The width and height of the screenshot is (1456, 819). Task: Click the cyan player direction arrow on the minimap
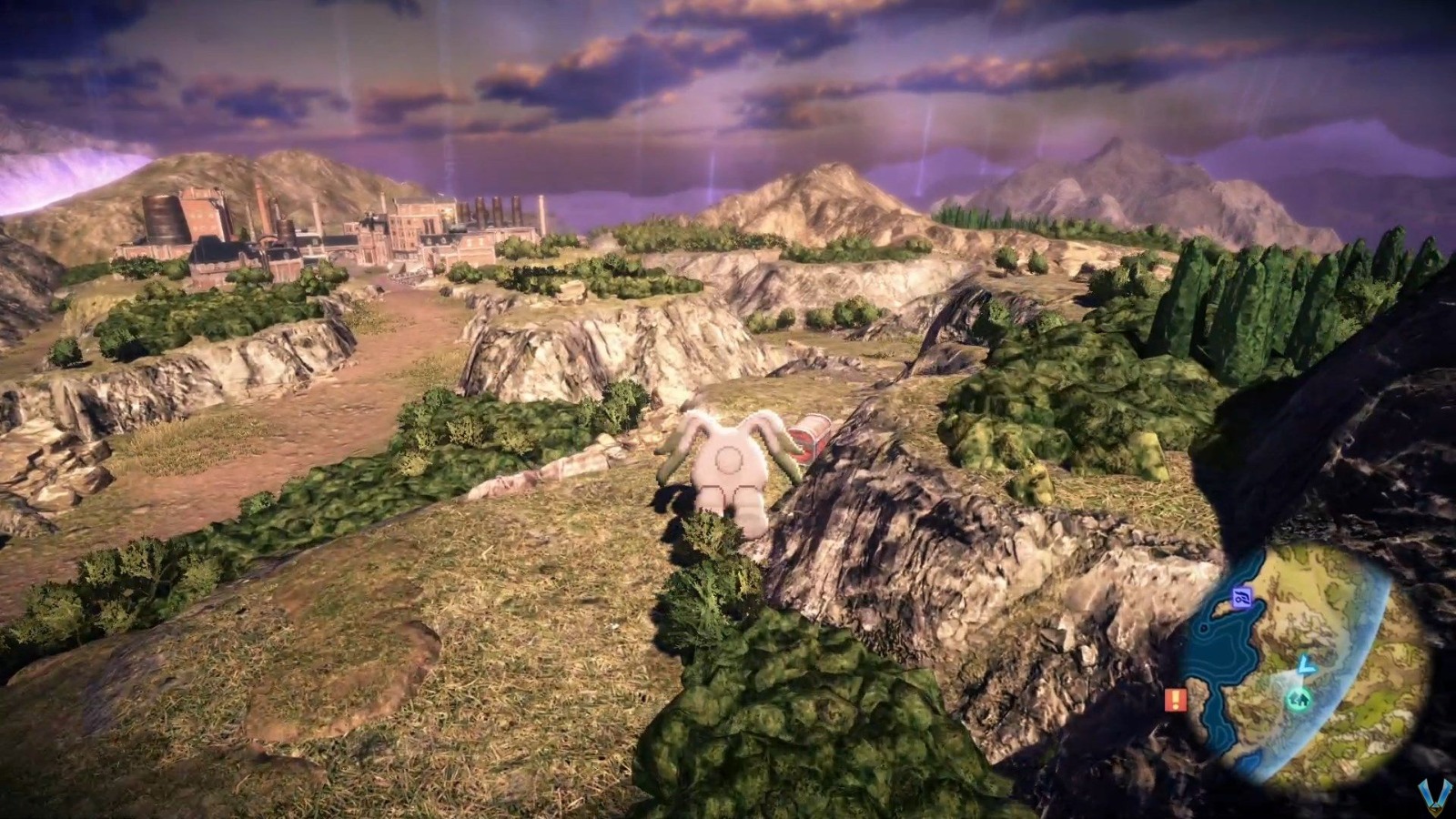[1307, 666]
